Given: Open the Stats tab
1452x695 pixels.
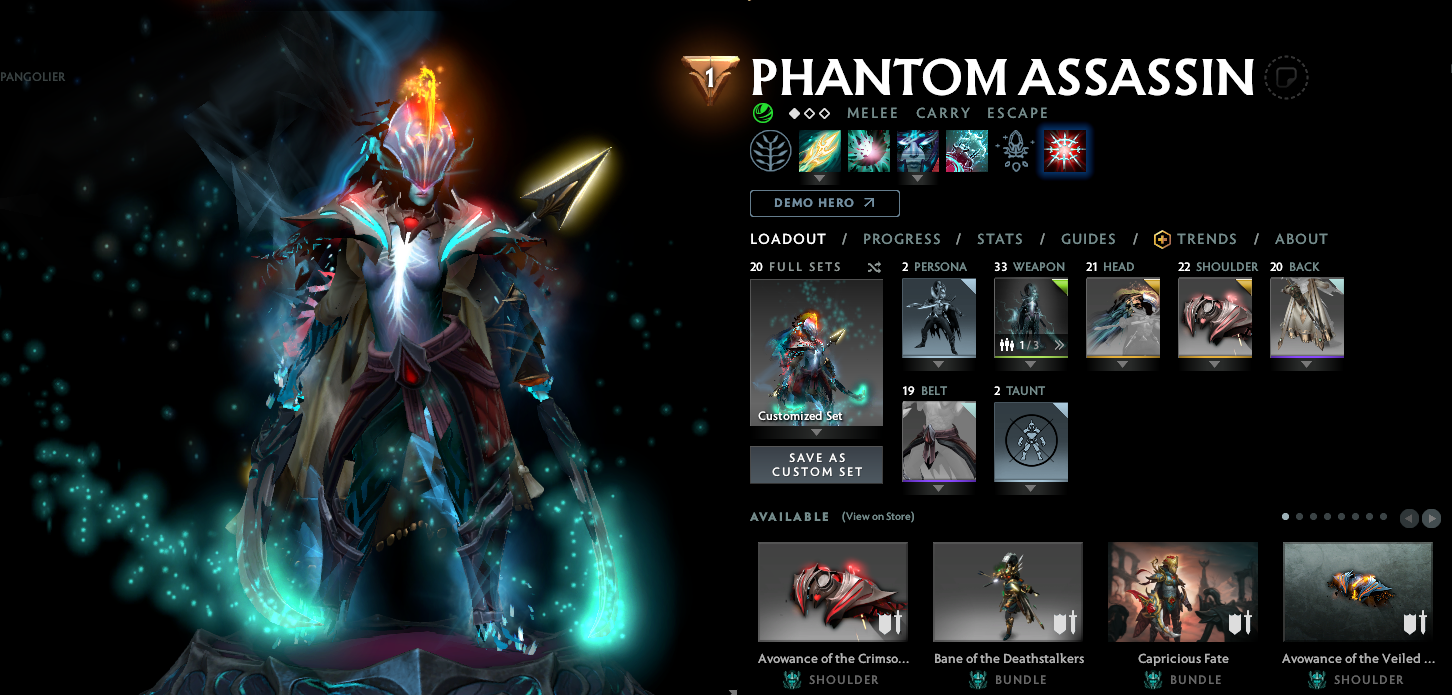Looking at the screenshot, I should [x=999, y=239].
